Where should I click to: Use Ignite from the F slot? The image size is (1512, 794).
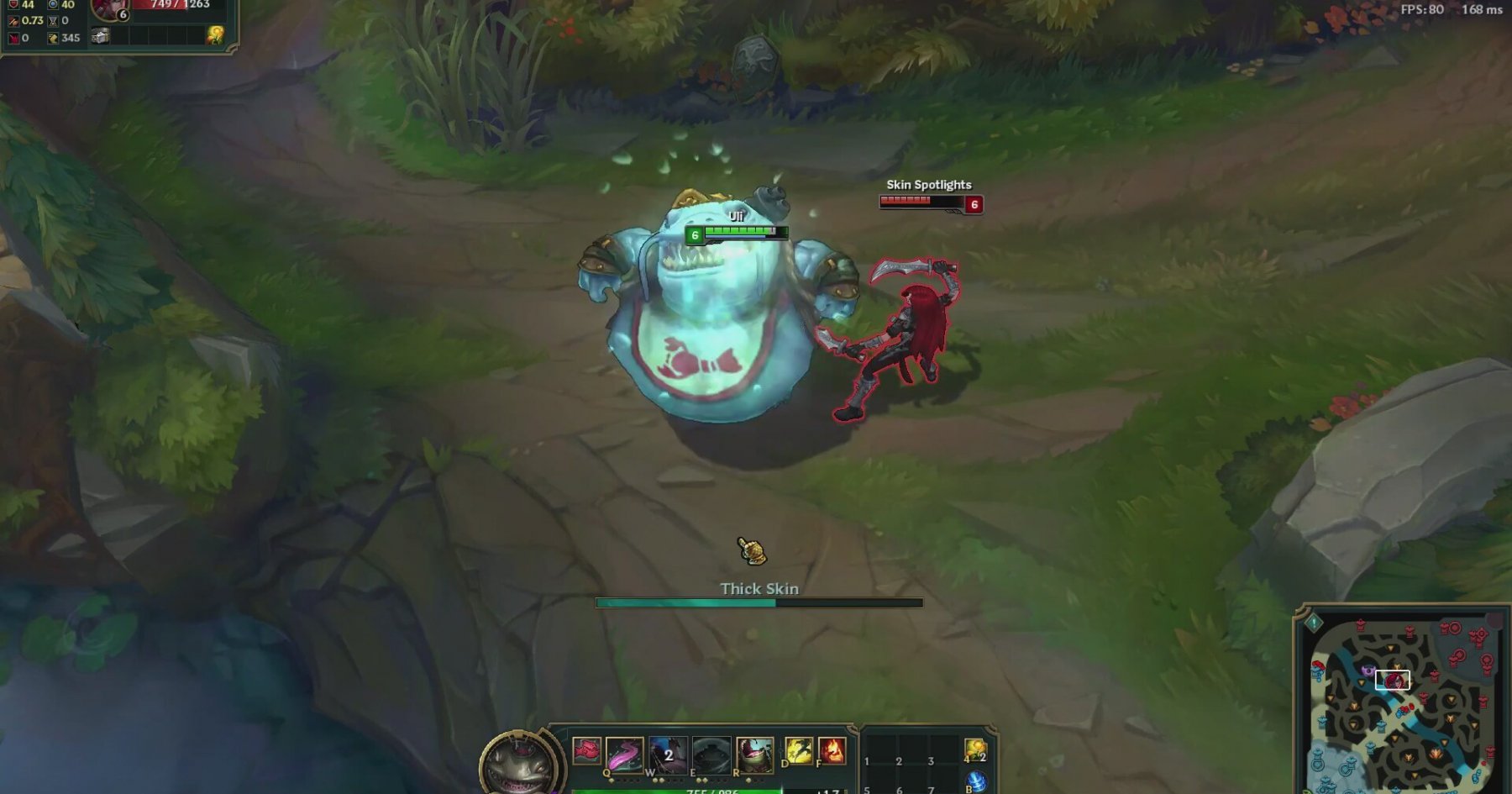832,752
